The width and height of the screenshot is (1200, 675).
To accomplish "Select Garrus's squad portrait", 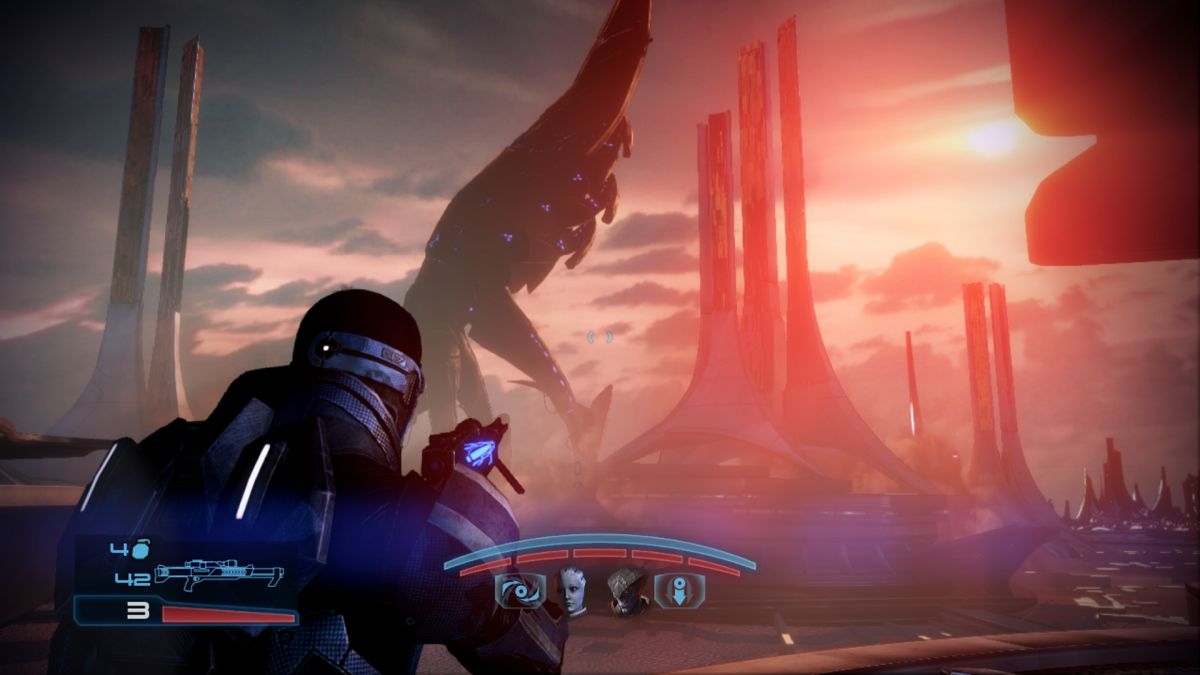I will (x=628, y=592).
